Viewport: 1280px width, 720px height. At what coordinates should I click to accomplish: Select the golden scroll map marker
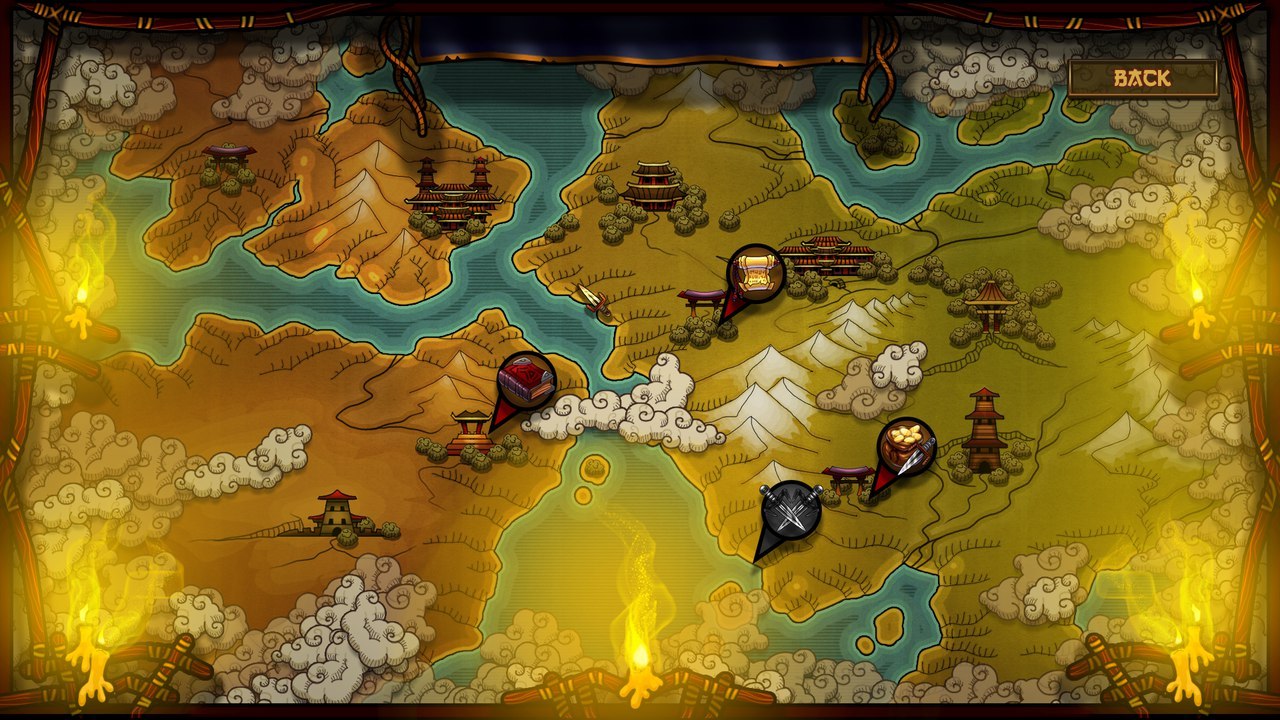(755, 274)
